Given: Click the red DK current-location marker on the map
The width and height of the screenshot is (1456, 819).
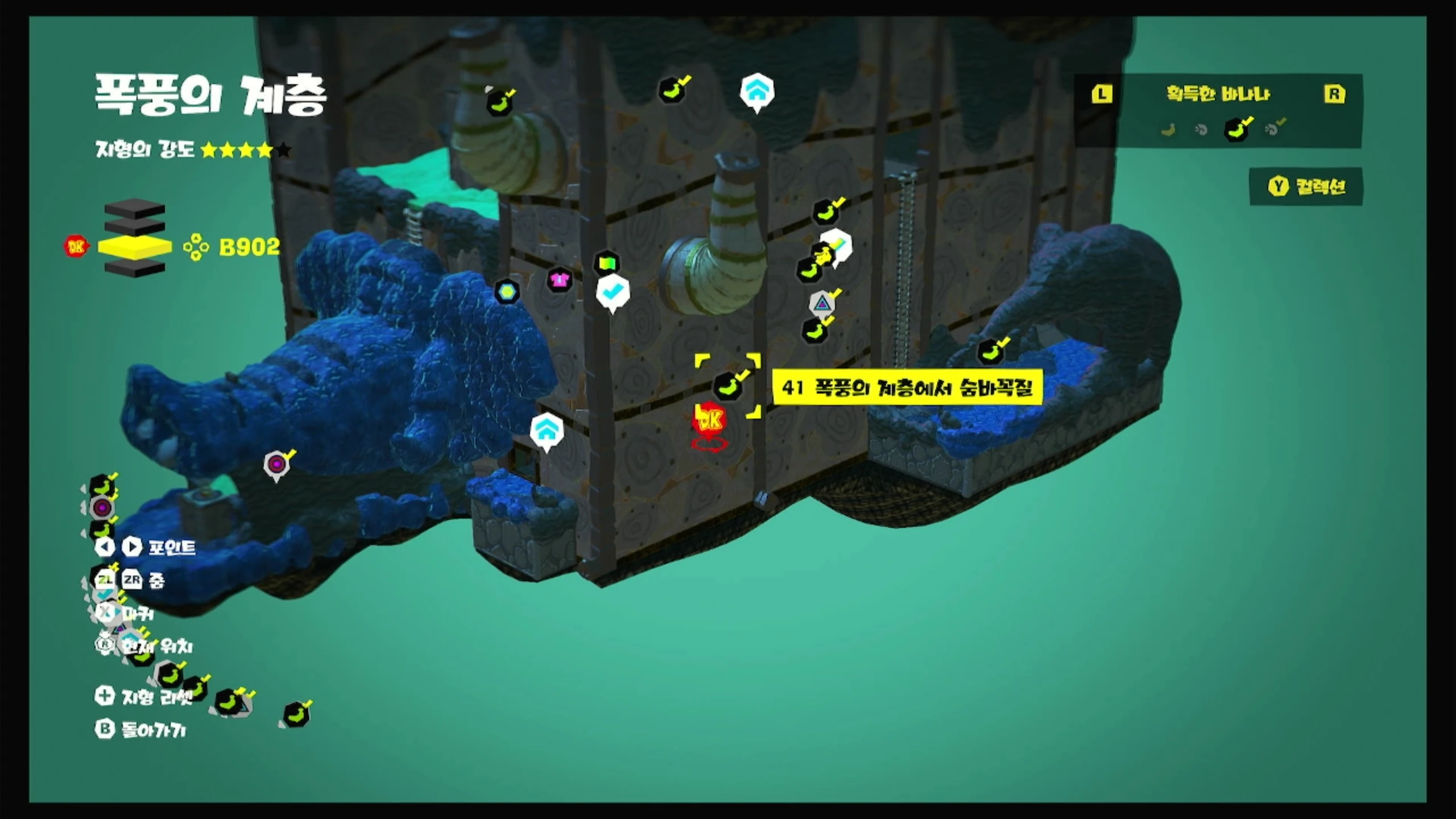Looking at the screenshot, I should 709,420.
